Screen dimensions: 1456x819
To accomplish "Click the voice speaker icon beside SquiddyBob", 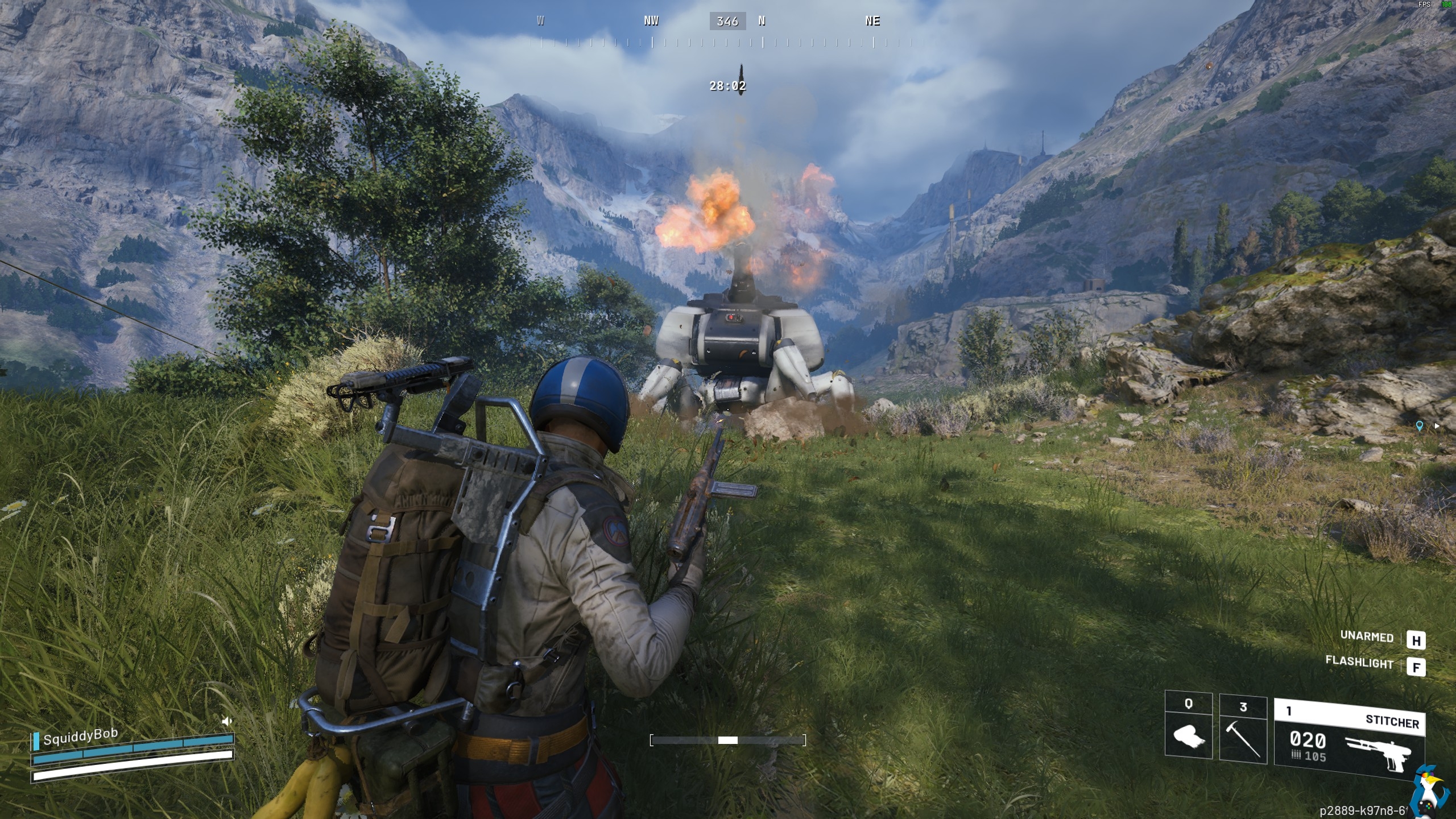I will click(227, 721).
